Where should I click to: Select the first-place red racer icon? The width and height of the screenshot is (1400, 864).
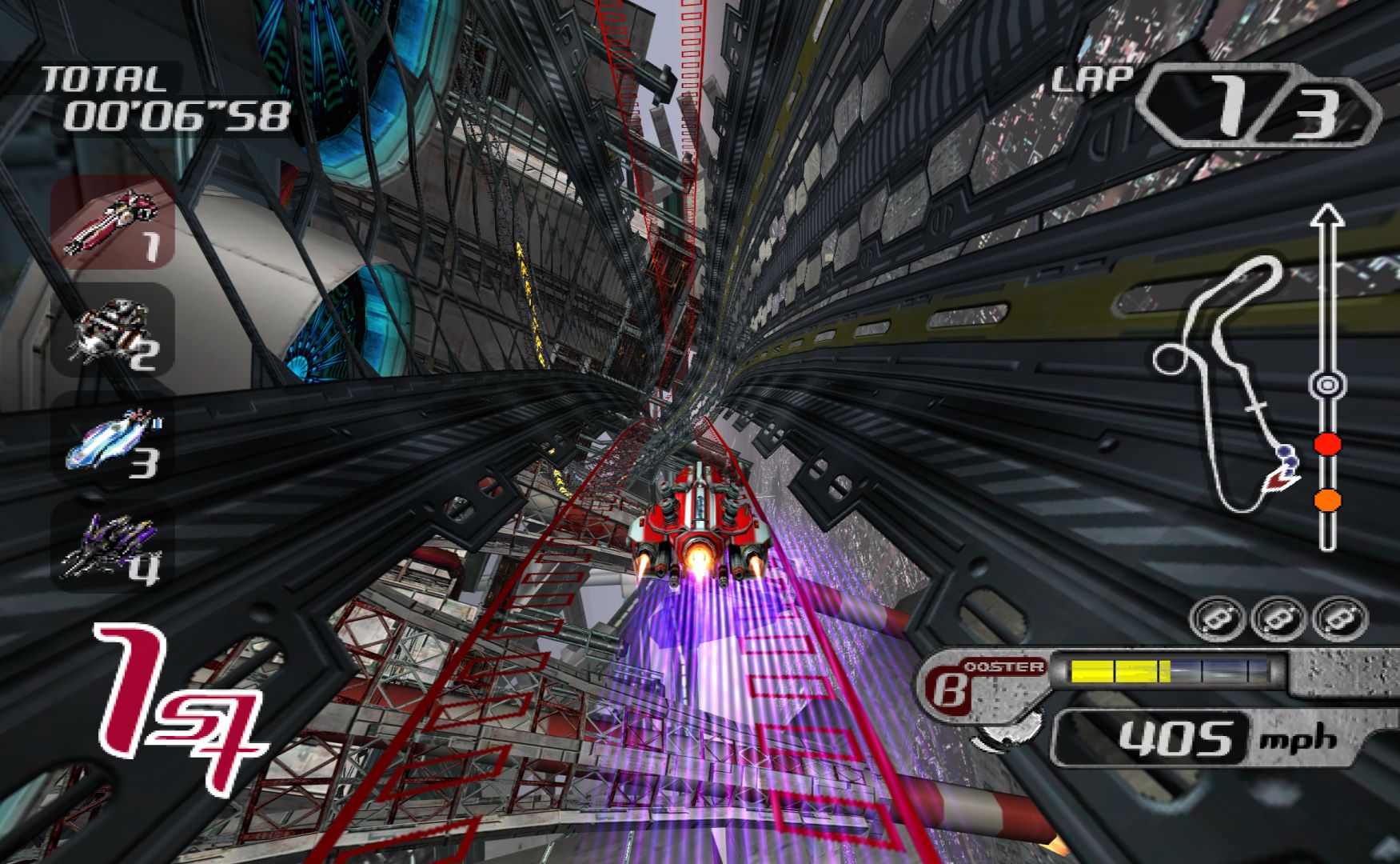coord(113,220)
